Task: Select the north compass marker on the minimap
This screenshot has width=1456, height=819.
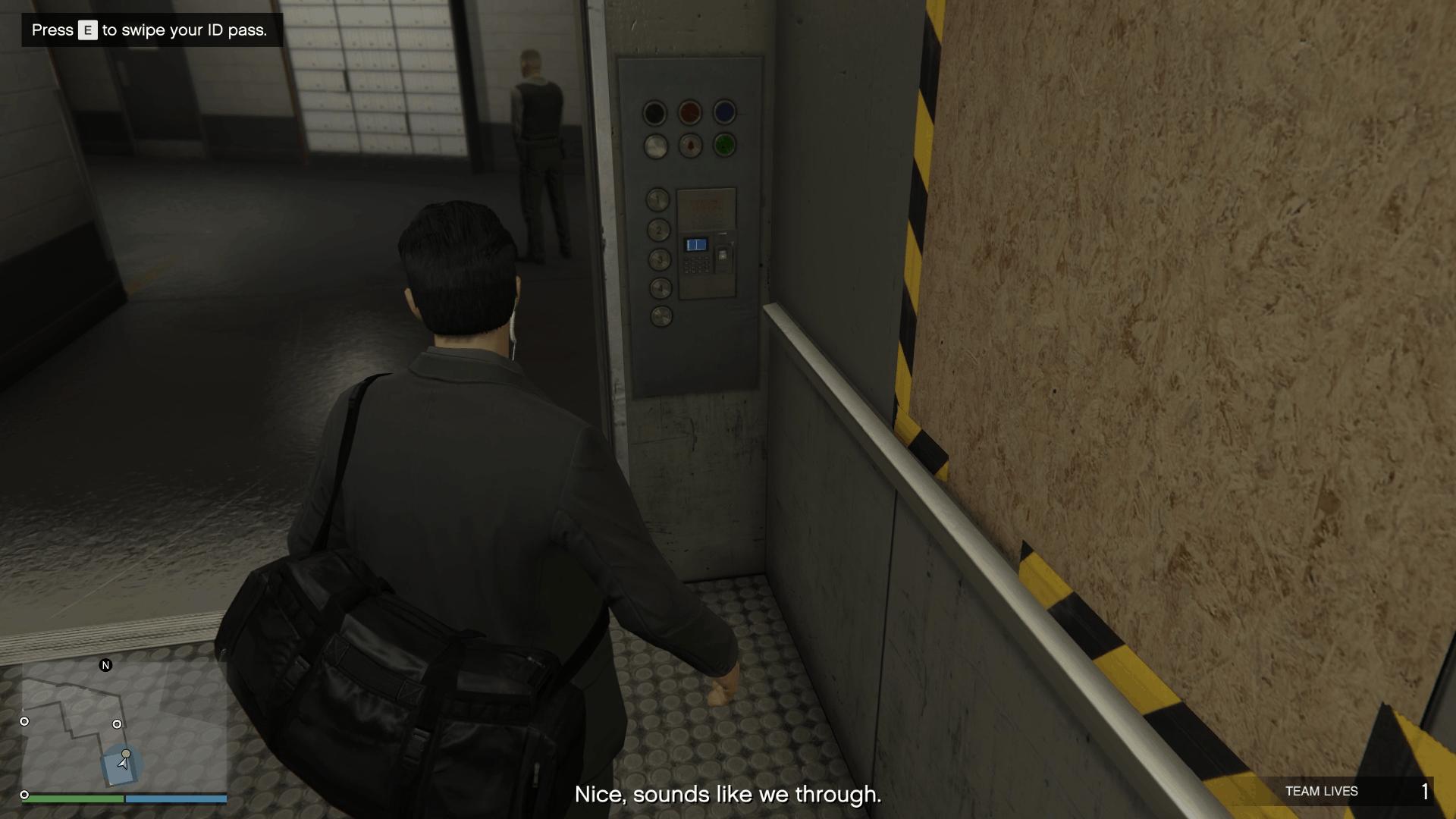Action: 105,664
